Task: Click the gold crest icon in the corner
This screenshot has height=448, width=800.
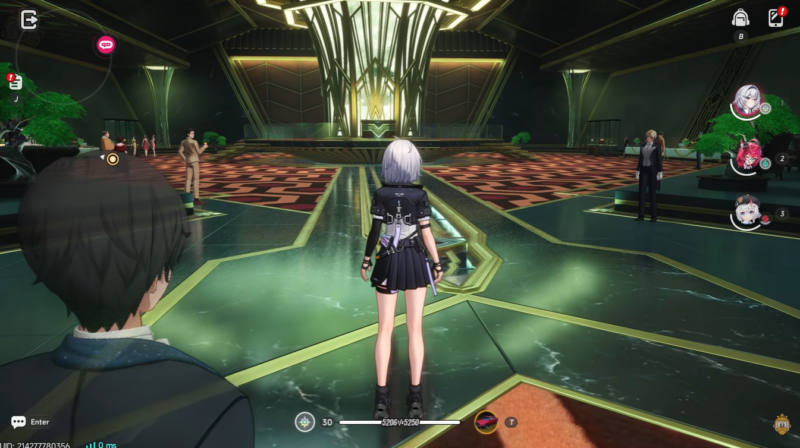Action: coord(781,424)
